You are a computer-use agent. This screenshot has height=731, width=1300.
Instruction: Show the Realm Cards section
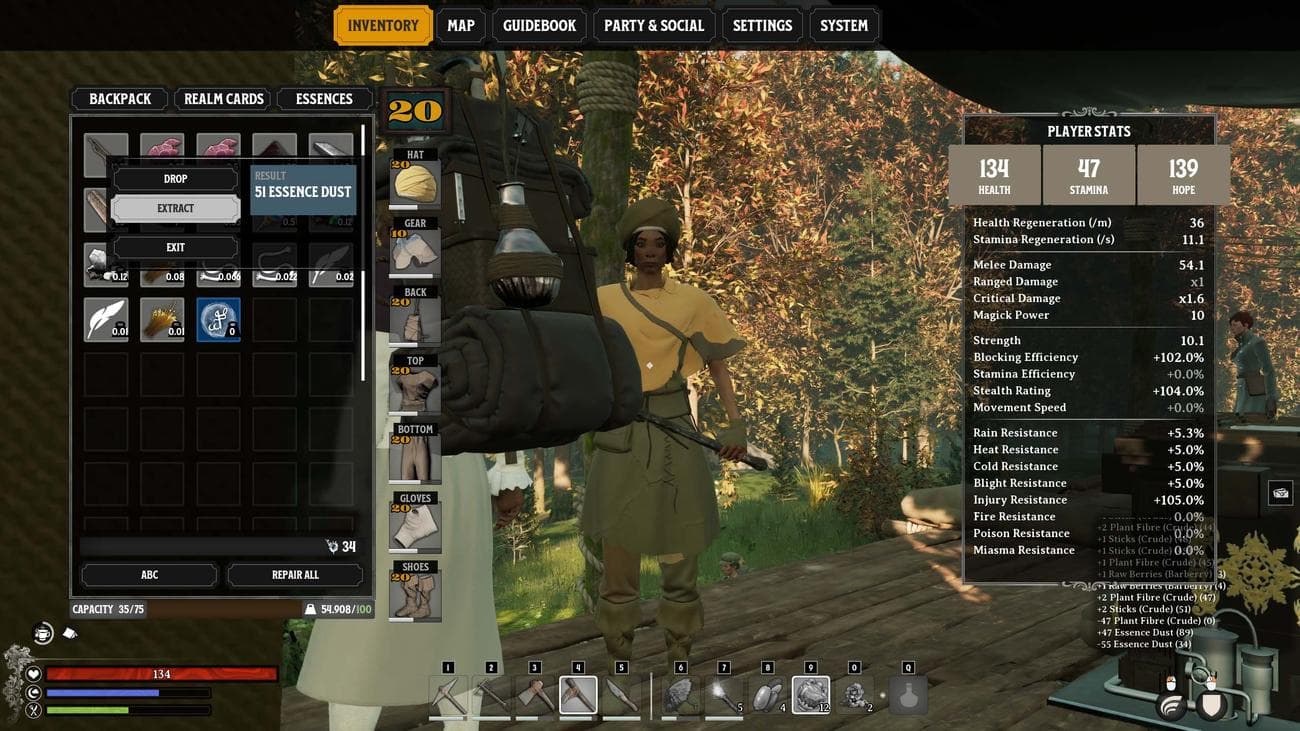224,99
